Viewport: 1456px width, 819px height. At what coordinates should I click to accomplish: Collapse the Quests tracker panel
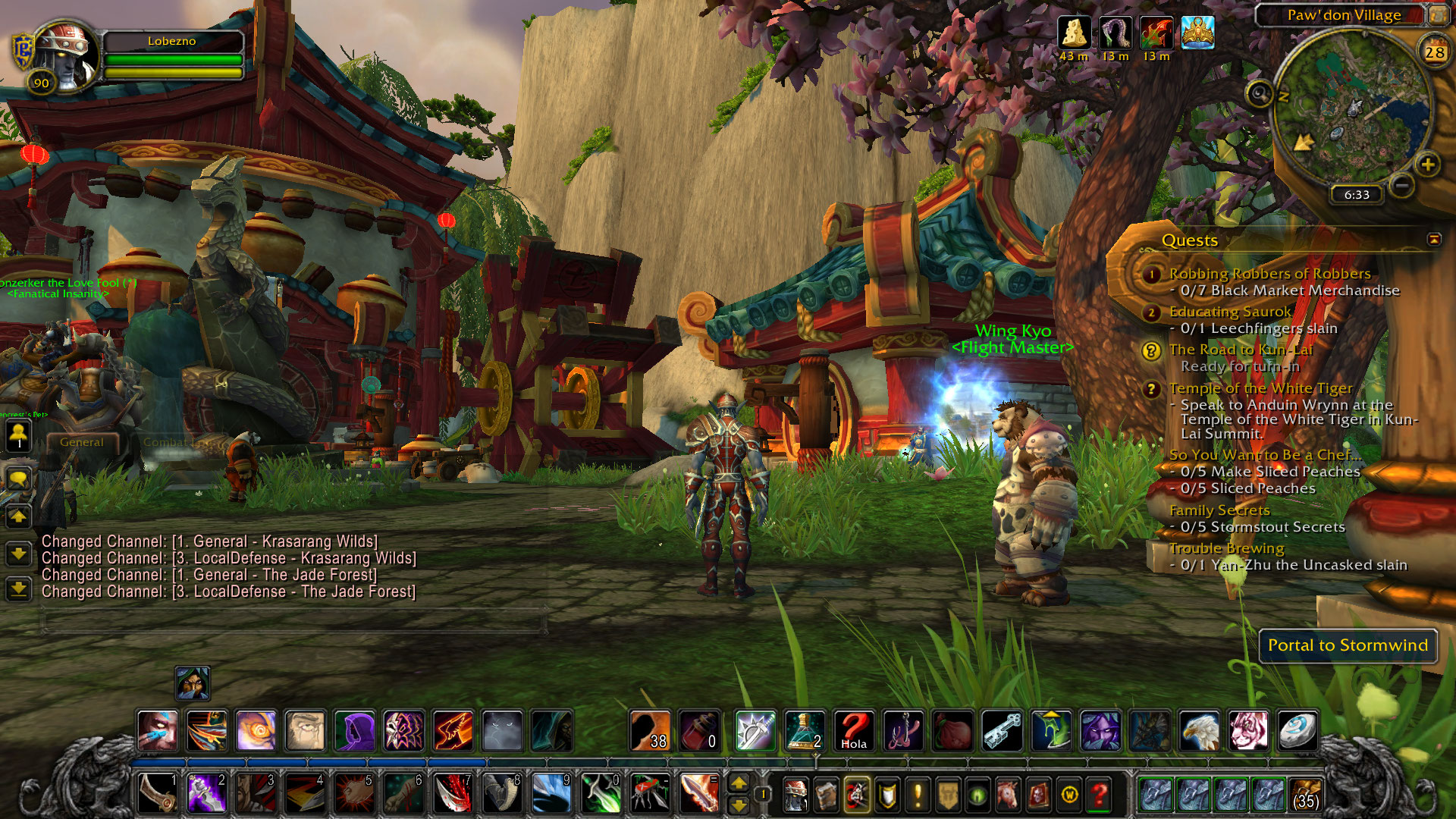click(x=1434, y=240)
